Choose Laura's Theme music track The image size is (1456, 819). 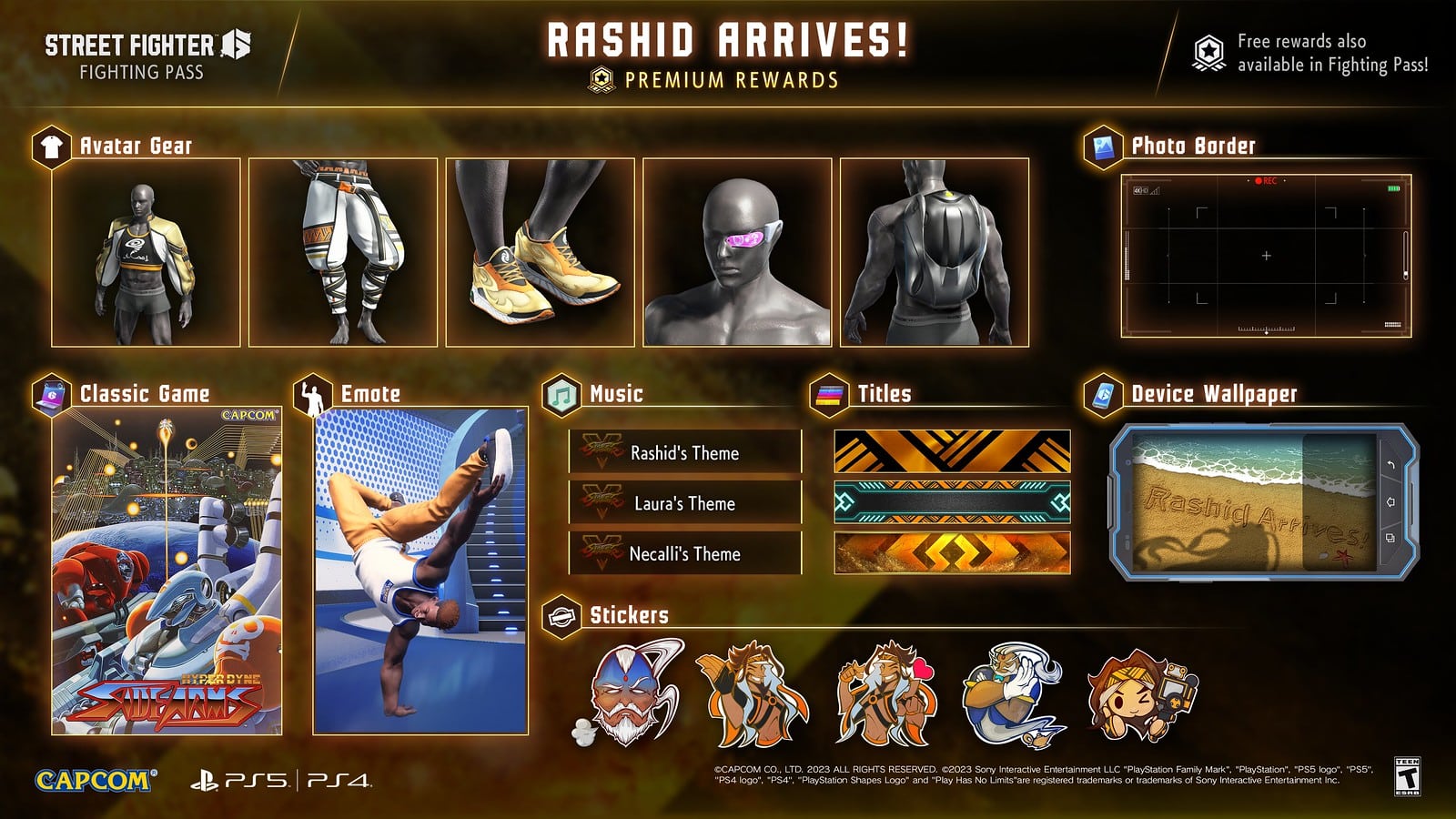(685, 503)
